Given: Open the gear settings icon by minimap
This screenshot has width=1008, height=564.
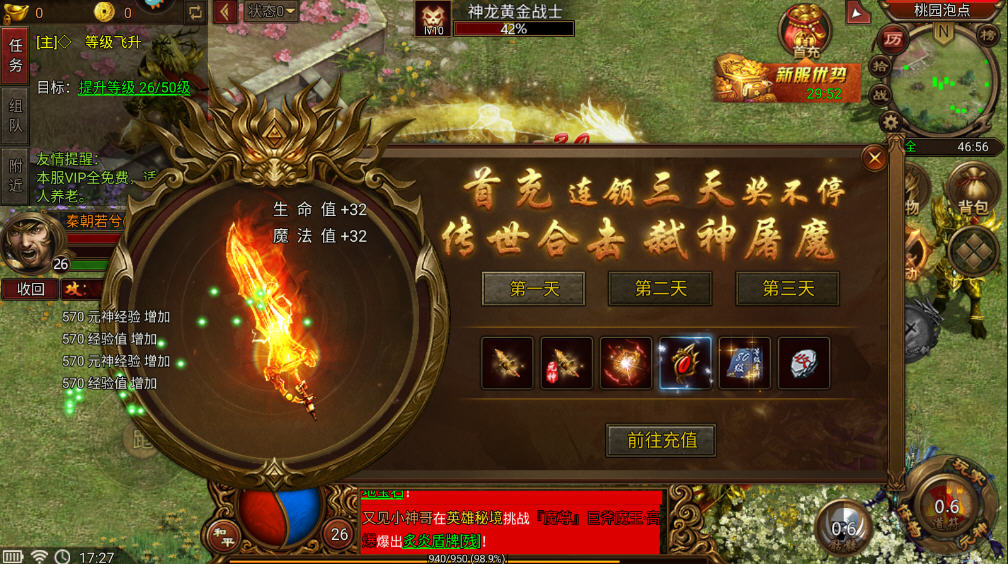Looking at the screenshot, I should pos(889,122).
